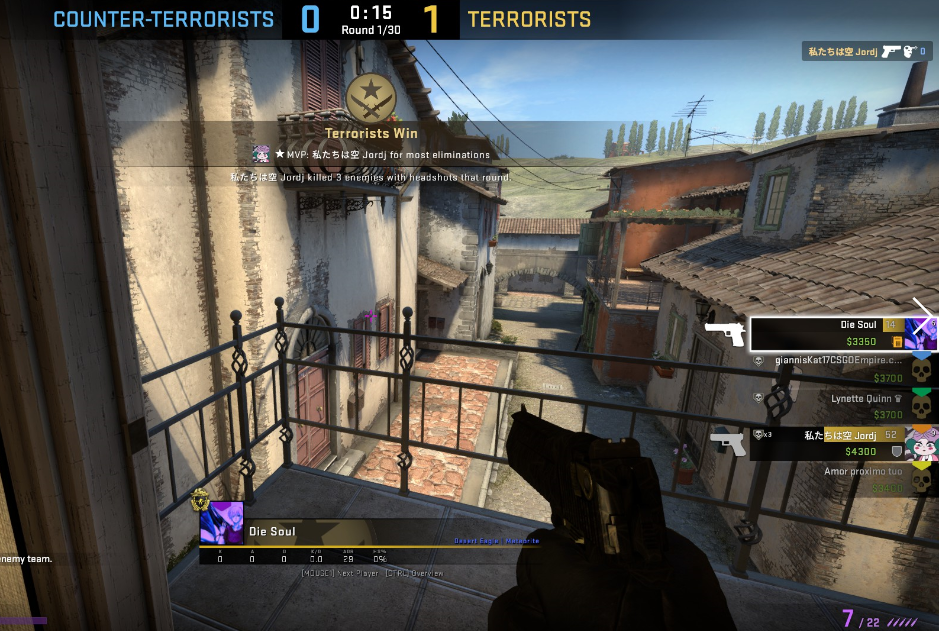Click Jordj's anime avatar in the team list
Screen dimensions: 939x631
921,442
